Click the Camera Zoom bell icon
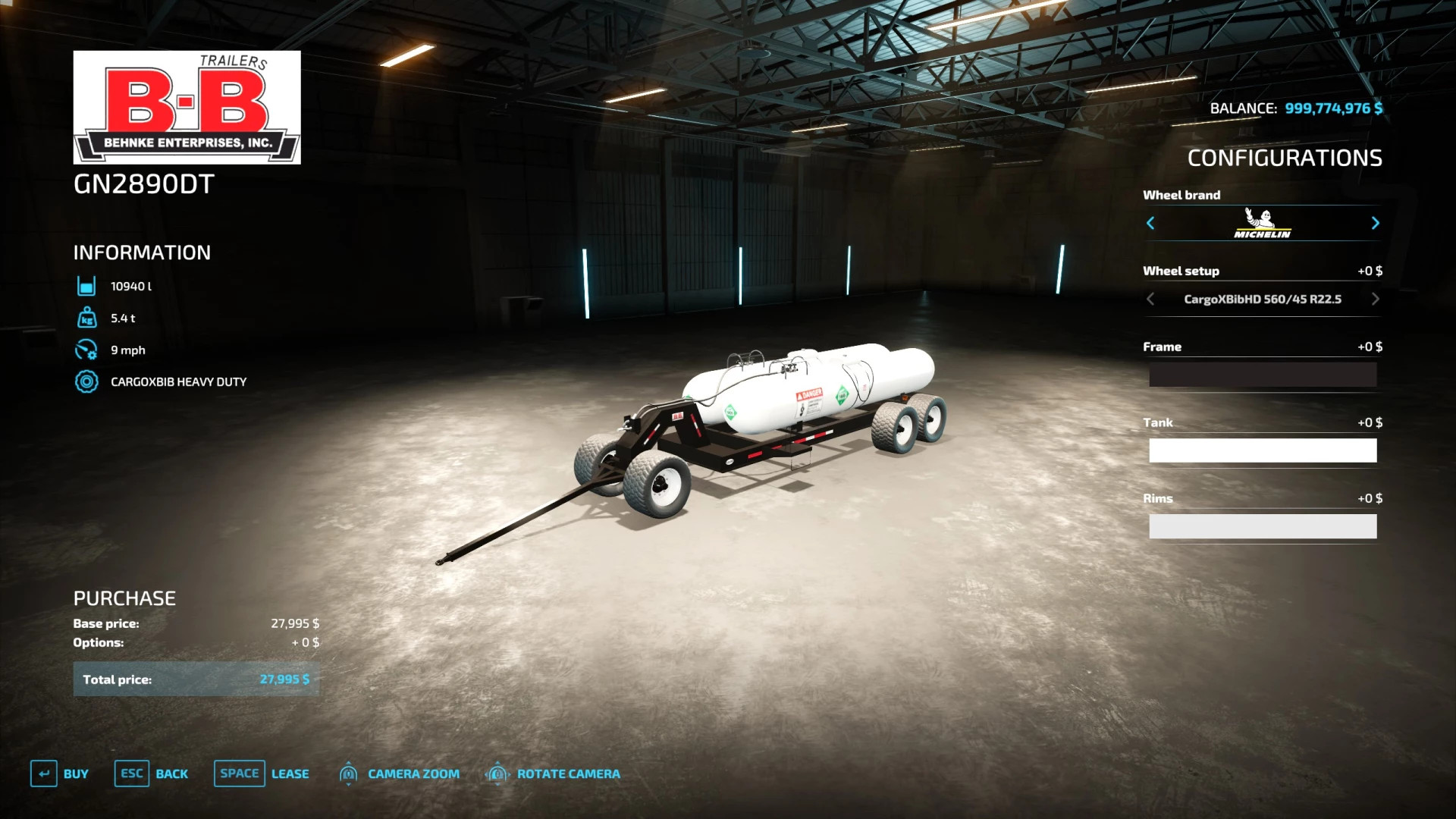Image resolution: width=1456 pixels, height=819 pixels. [349, 773]
